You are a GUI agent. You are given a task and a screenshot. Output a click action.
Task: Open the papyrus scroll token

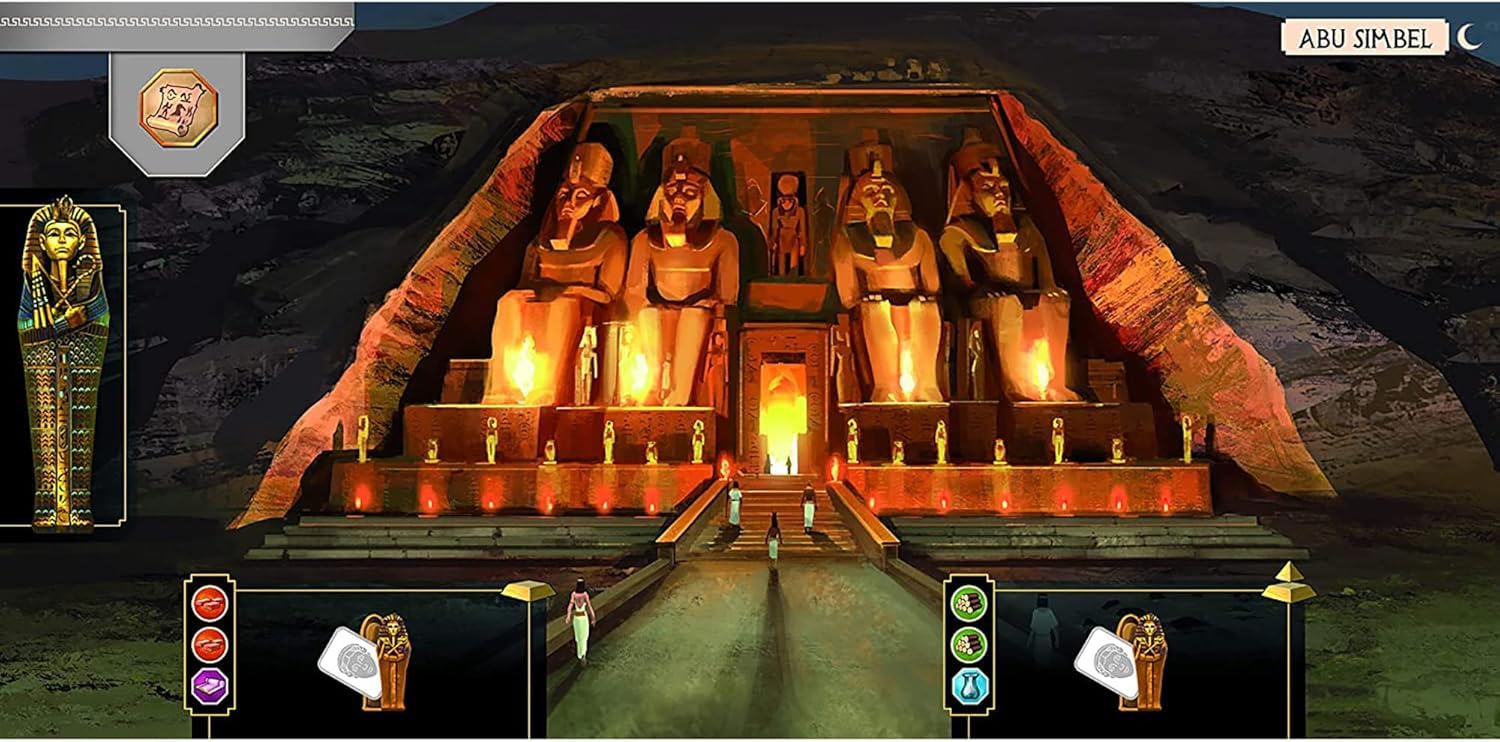pyautogui.click(x=178, y=108)
